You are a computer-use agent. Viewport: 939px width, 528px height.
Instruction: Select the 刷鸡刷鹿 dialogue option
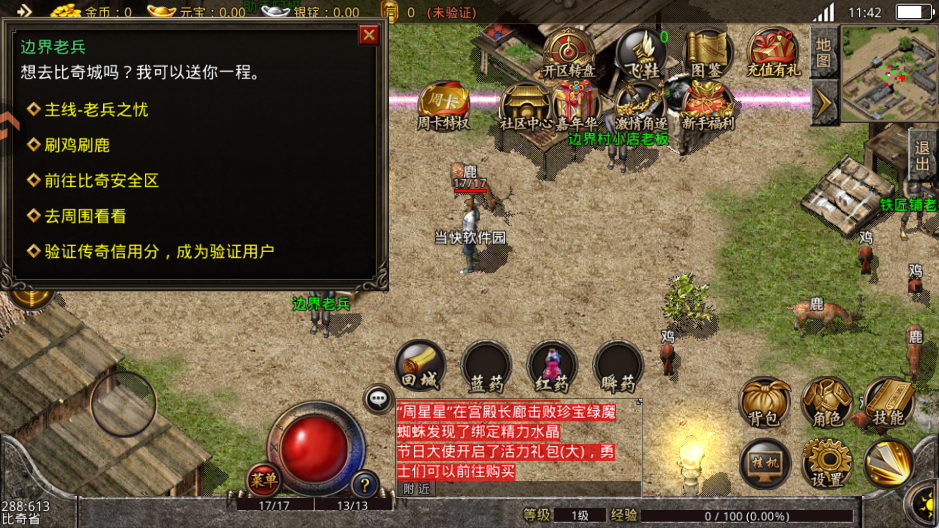click(x=77, y=145)
